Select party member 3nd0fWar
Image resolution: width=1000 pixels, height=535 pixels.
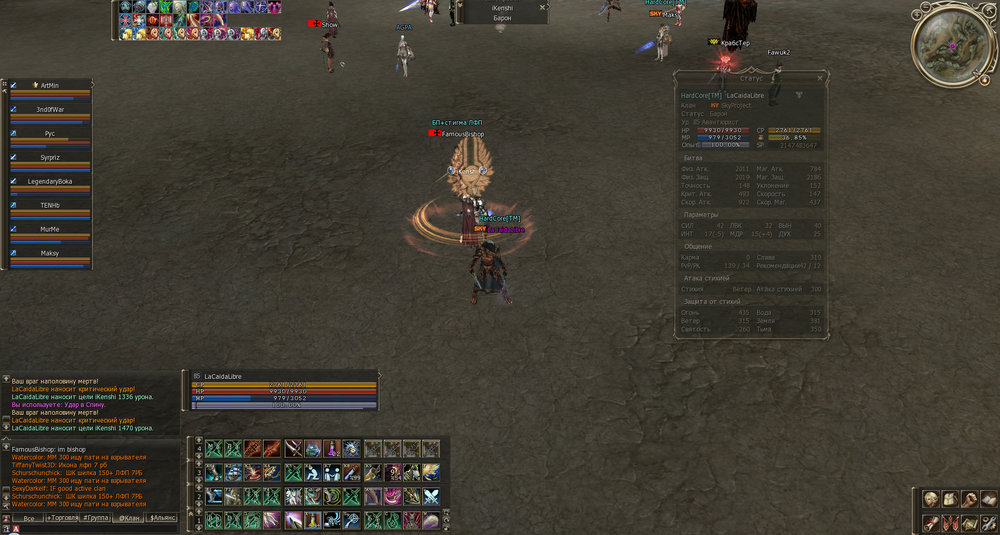click(50, 109)
